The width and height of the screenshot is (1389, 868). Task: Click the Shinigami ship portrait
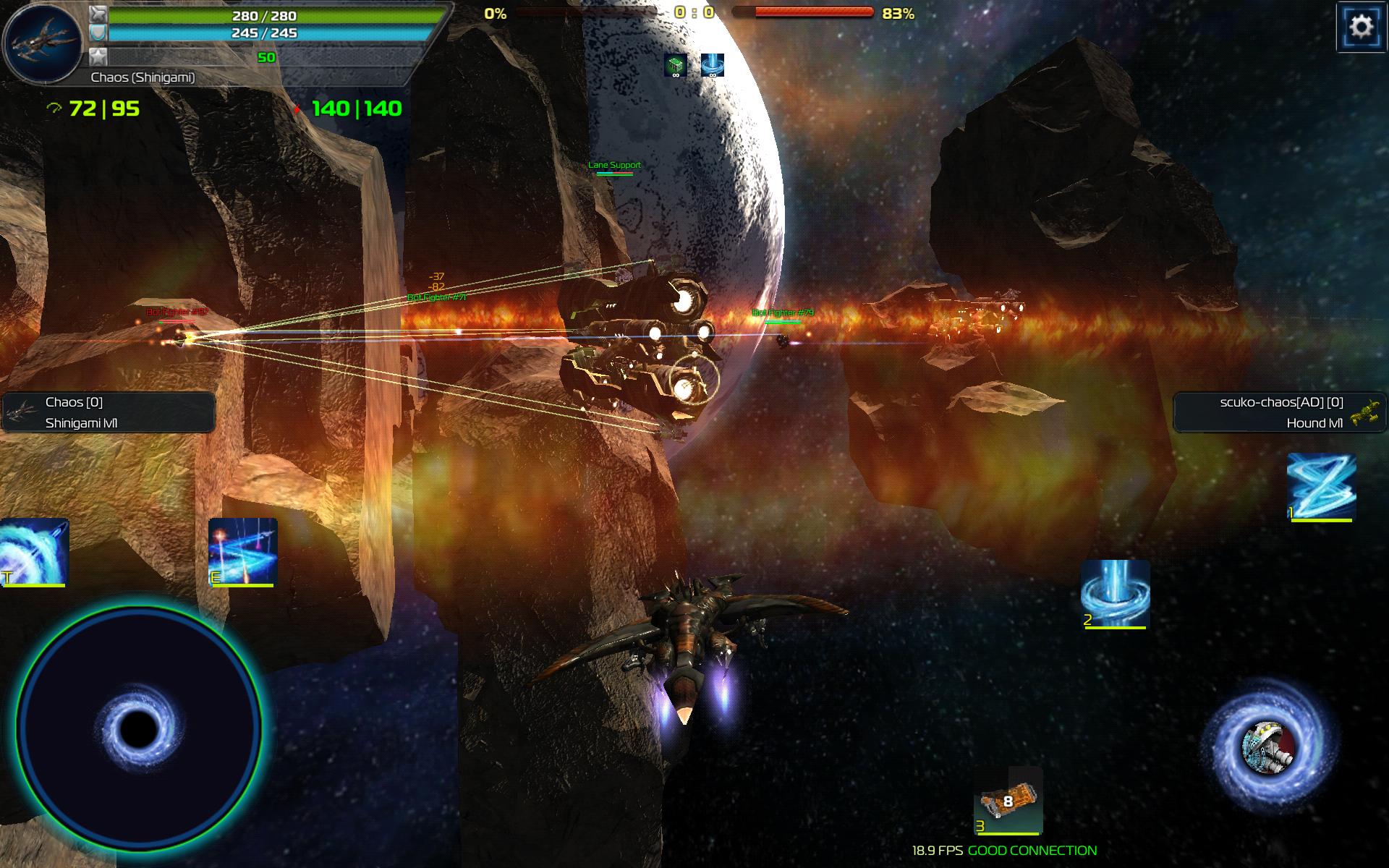[42, 41]
